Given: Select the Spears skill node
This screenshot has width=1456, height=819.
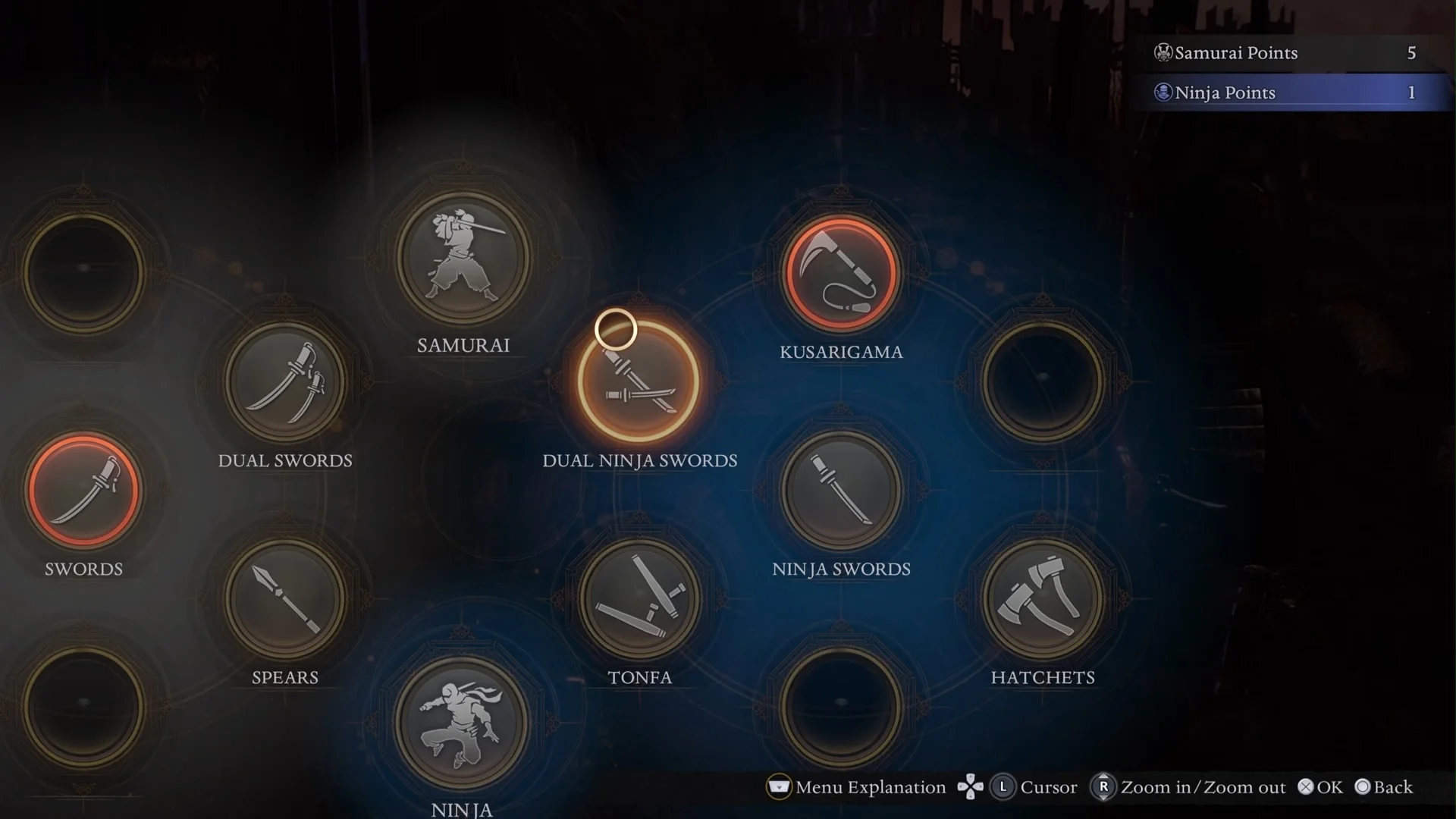Looking at the screenshot, I should coord(285,599).
